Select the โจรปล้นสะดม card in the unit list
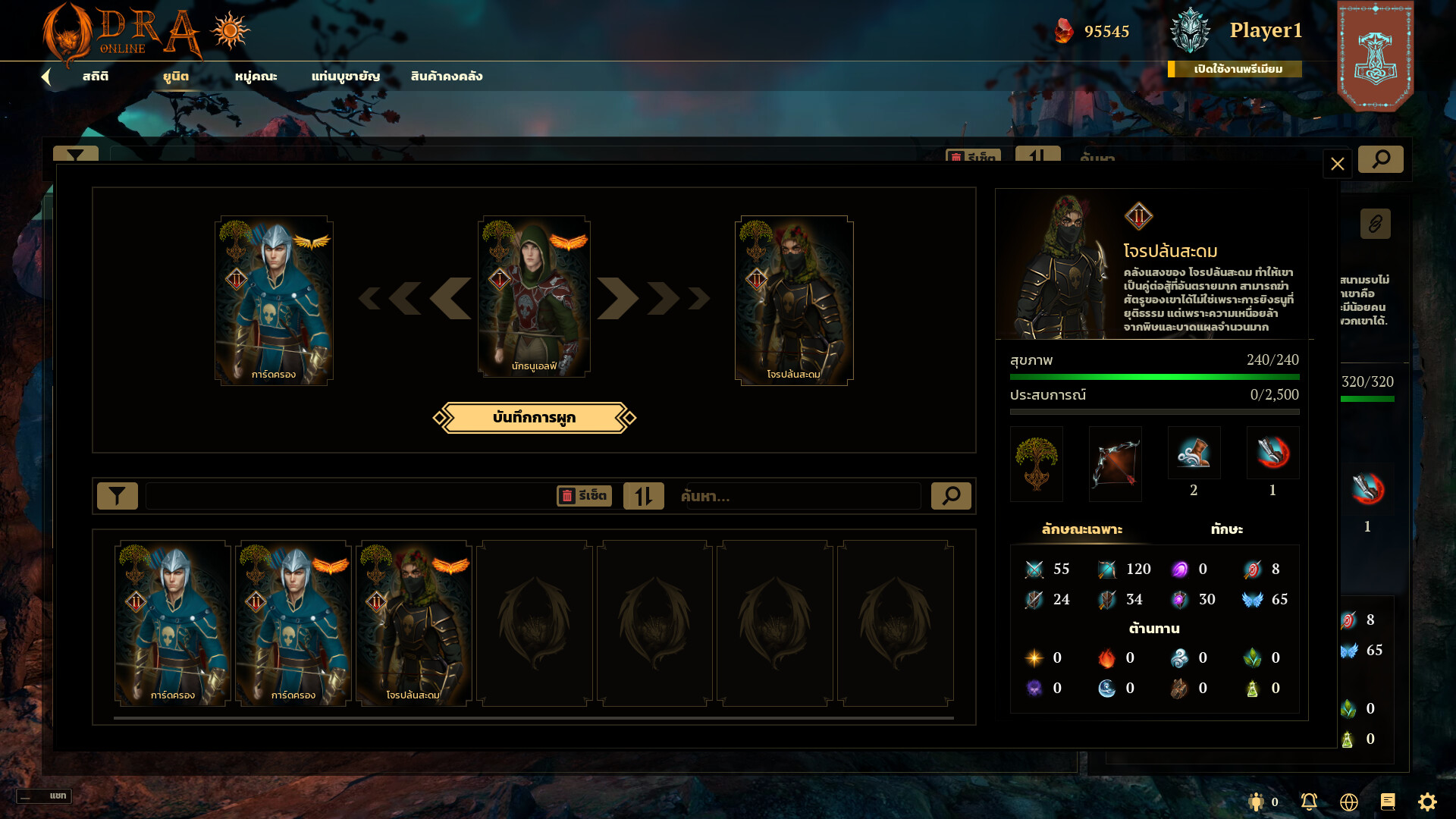Screen dimensions: 1456x819 tap(413, 623)
